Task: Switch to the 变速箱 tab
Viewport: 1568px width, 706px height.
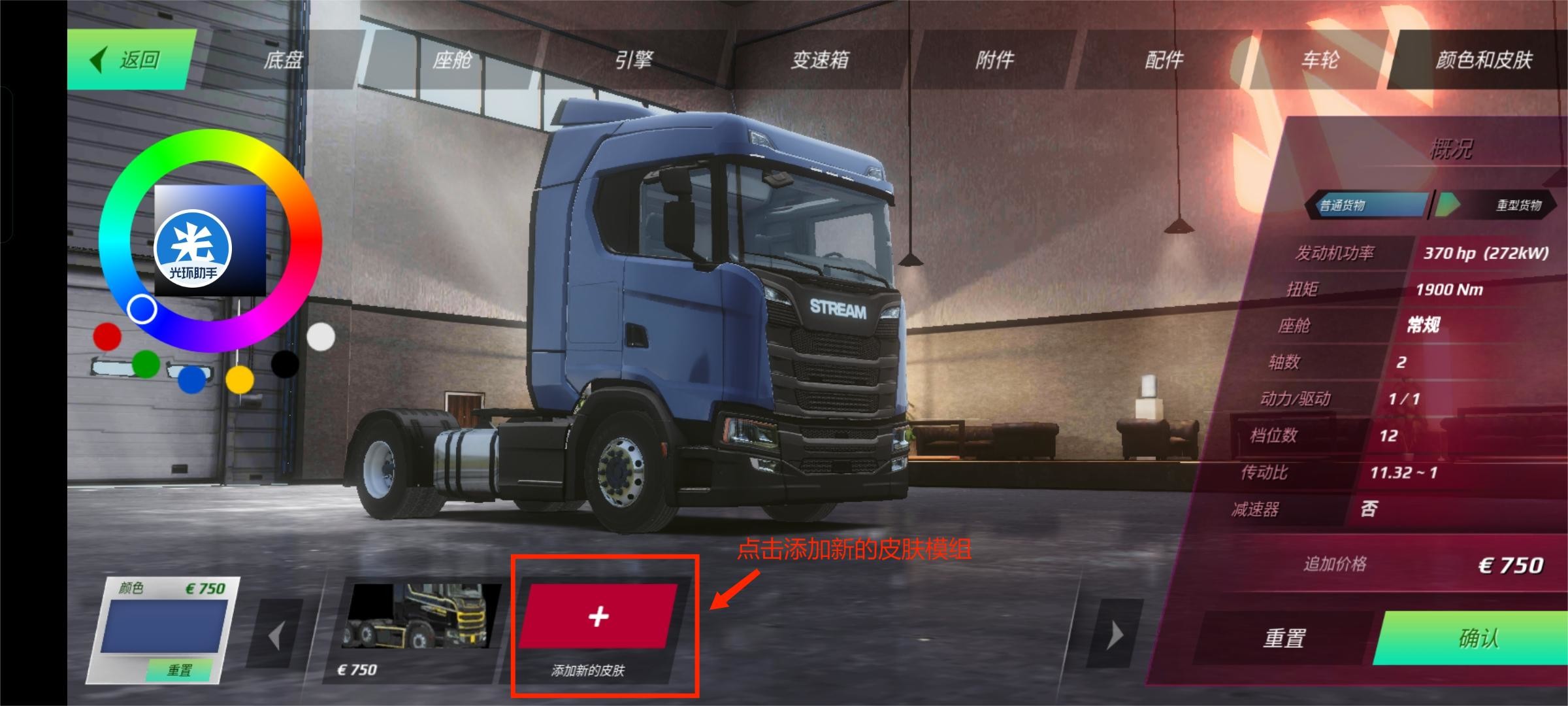Action: [x=820, y=60]
